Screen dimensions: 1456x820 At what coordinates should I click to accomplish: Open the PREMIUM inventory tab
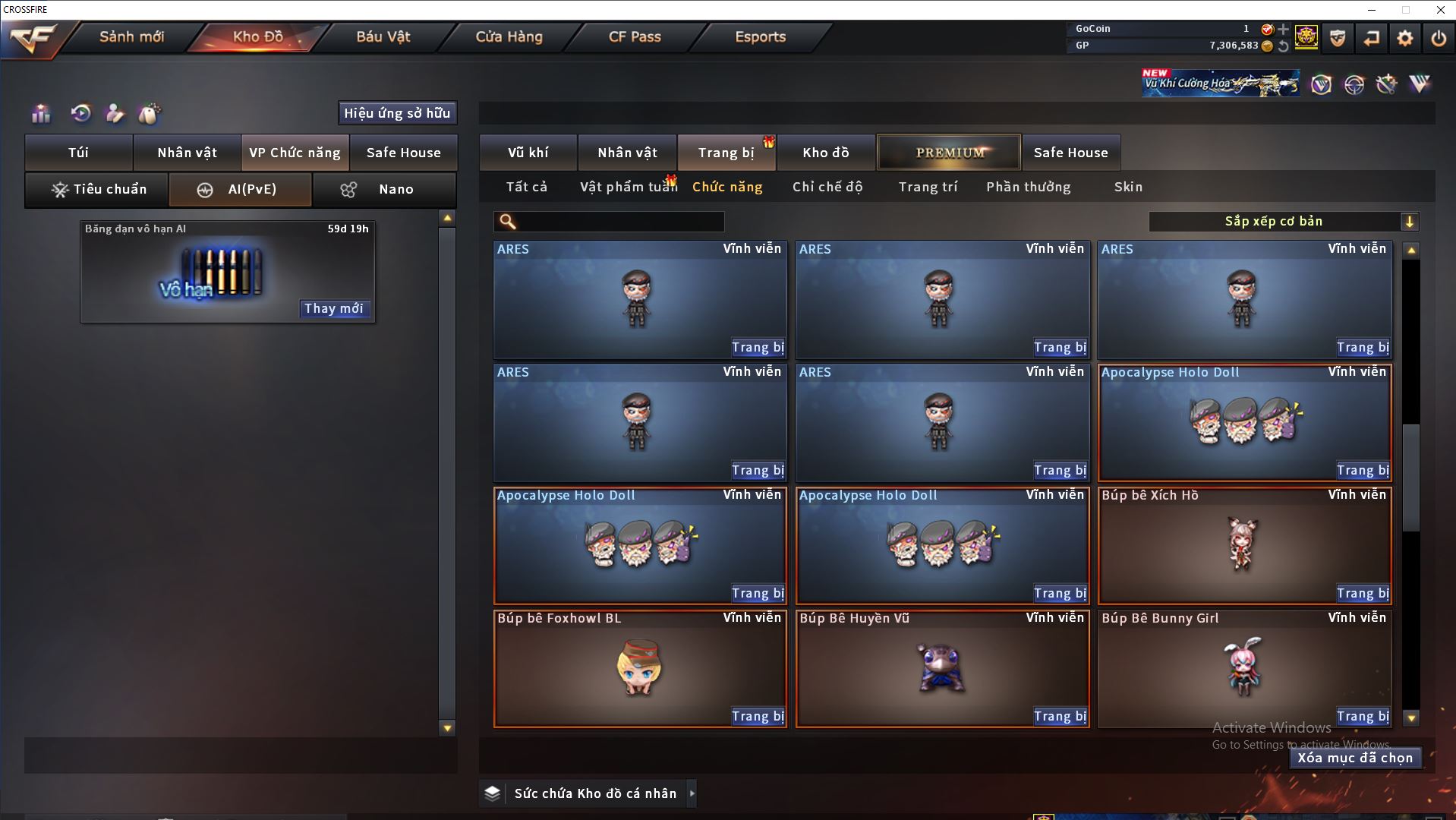point(949,153)
